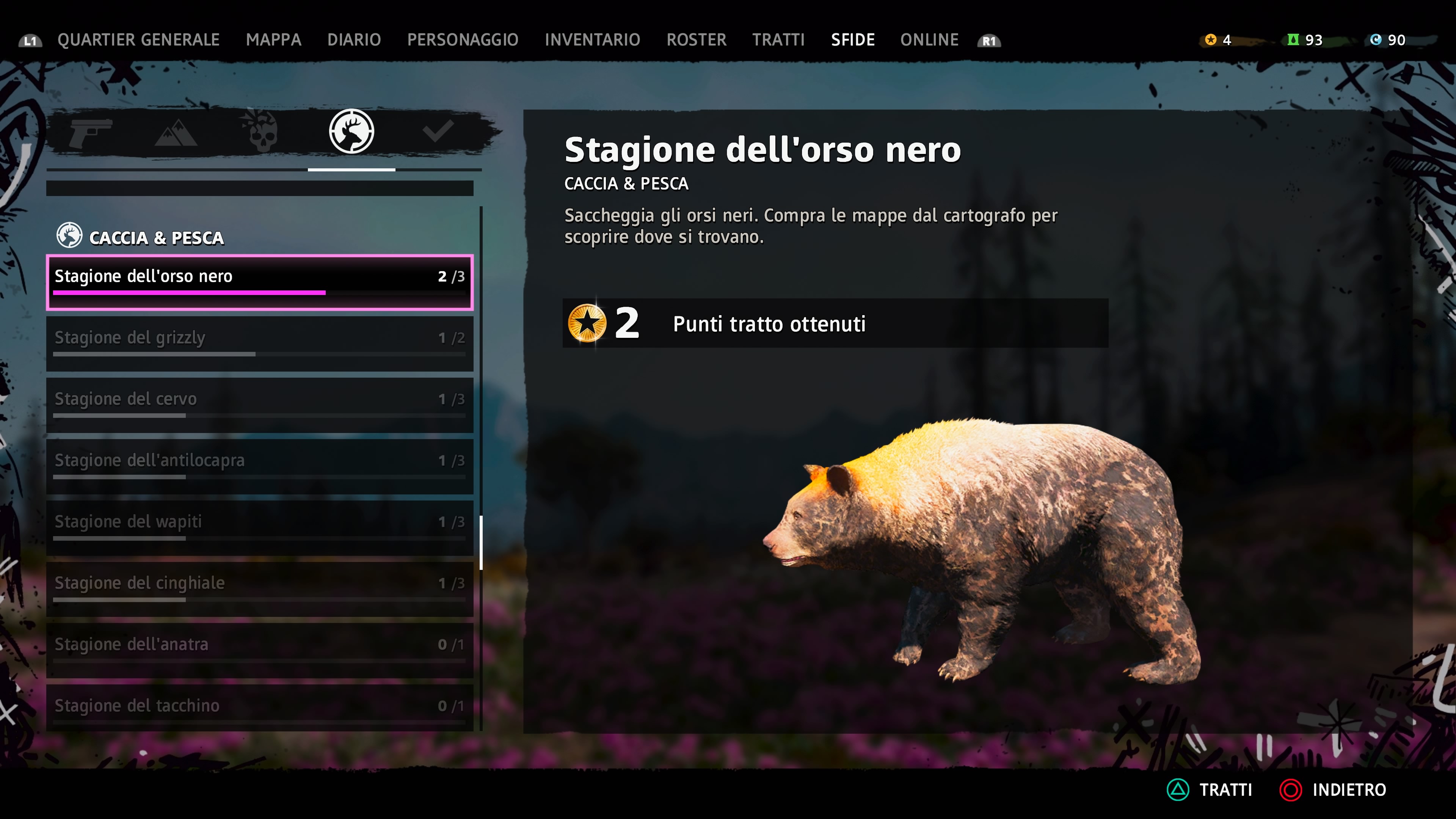Image resolution: width=1456 pixels, height=819 pixels.
Task: Switch to the Roster tab
Action: pyautogui.click(x=696, y=40)
